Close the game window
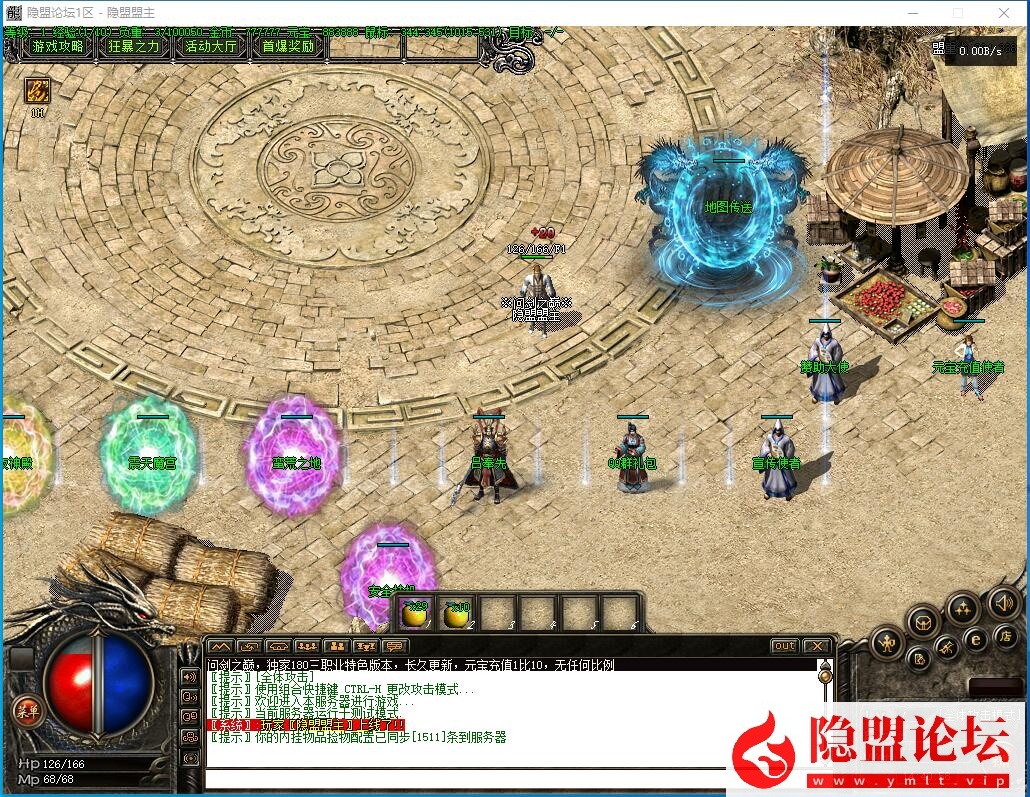 [1004, 13]
